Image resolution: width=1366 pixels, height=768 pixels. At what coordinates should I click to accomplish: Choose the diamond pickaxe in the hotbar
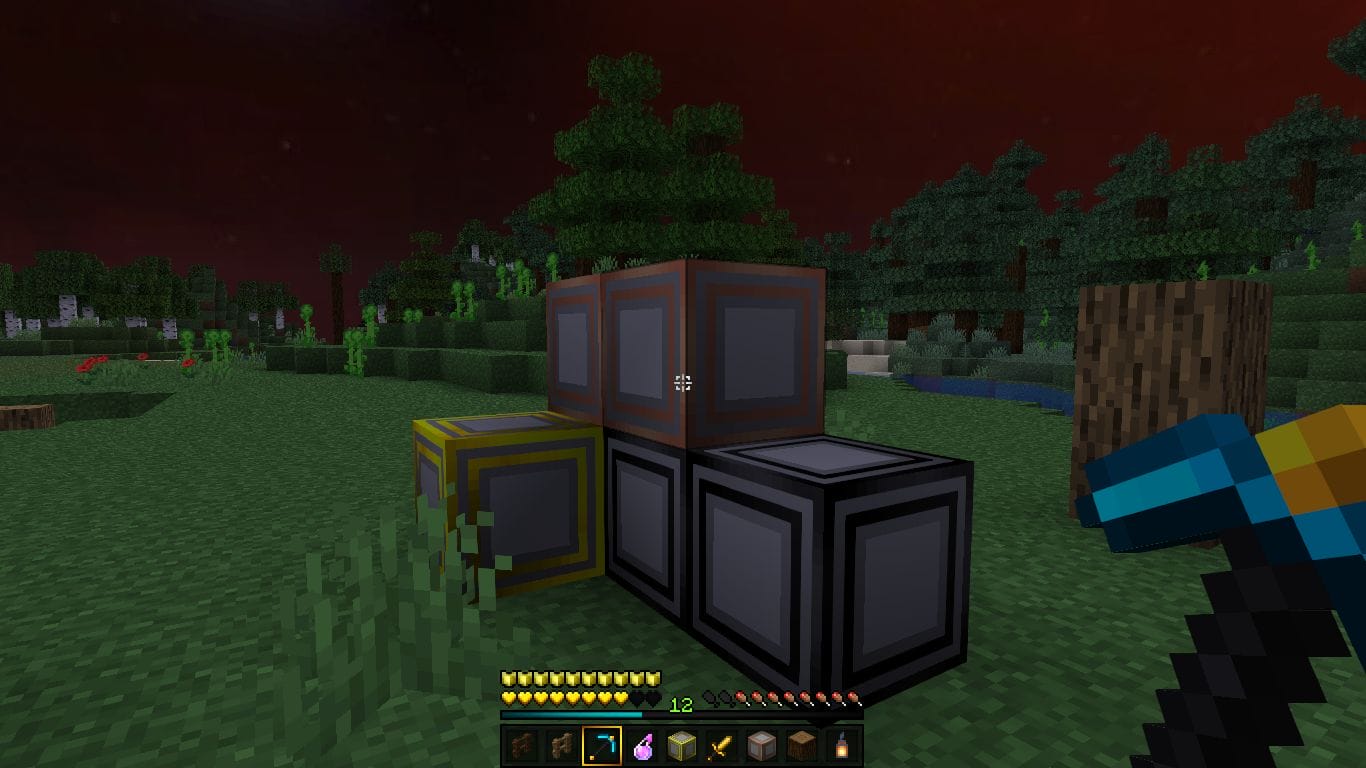pyautogui.click(x=601, y=746)
